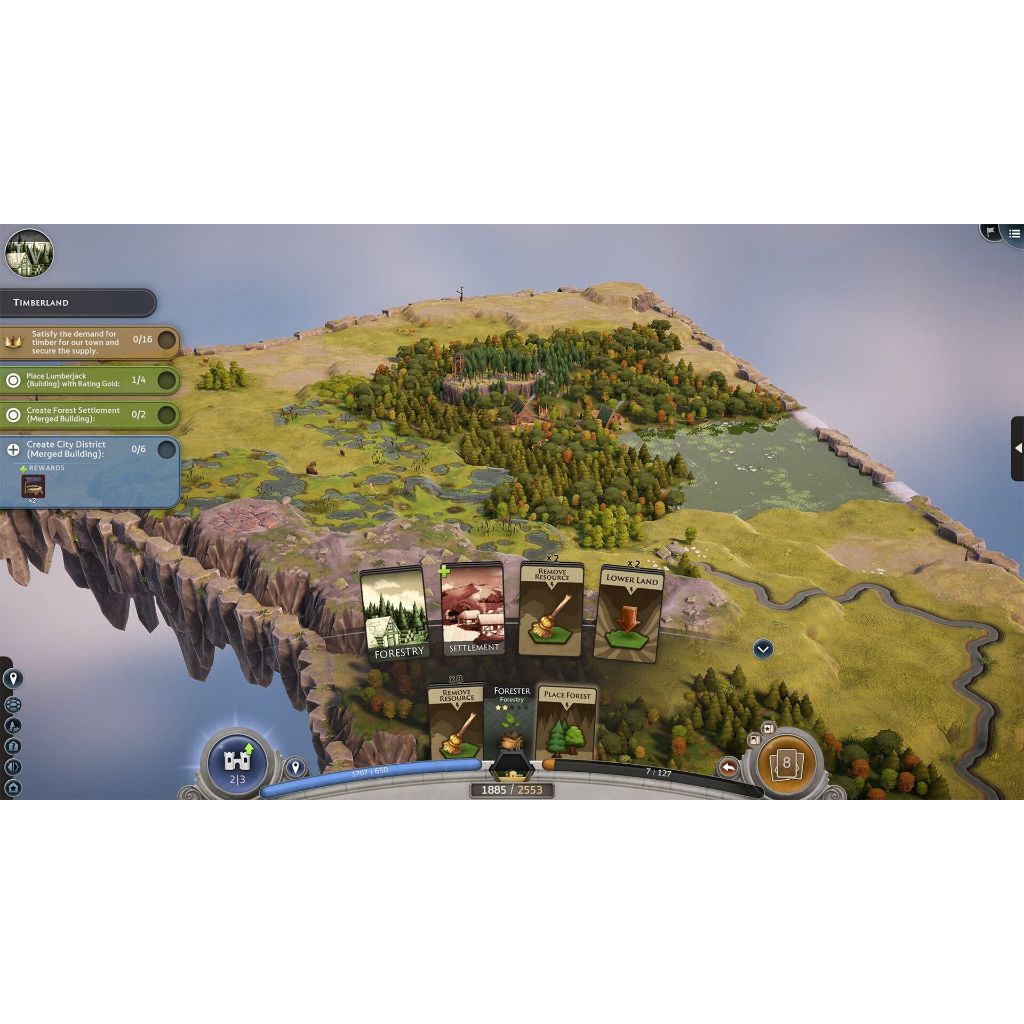The height and width of the screenshot is (1024, 1024).
Task: Inspect the reward chest under Rewards
Action: pyautogui.click(x=33, y=486)
